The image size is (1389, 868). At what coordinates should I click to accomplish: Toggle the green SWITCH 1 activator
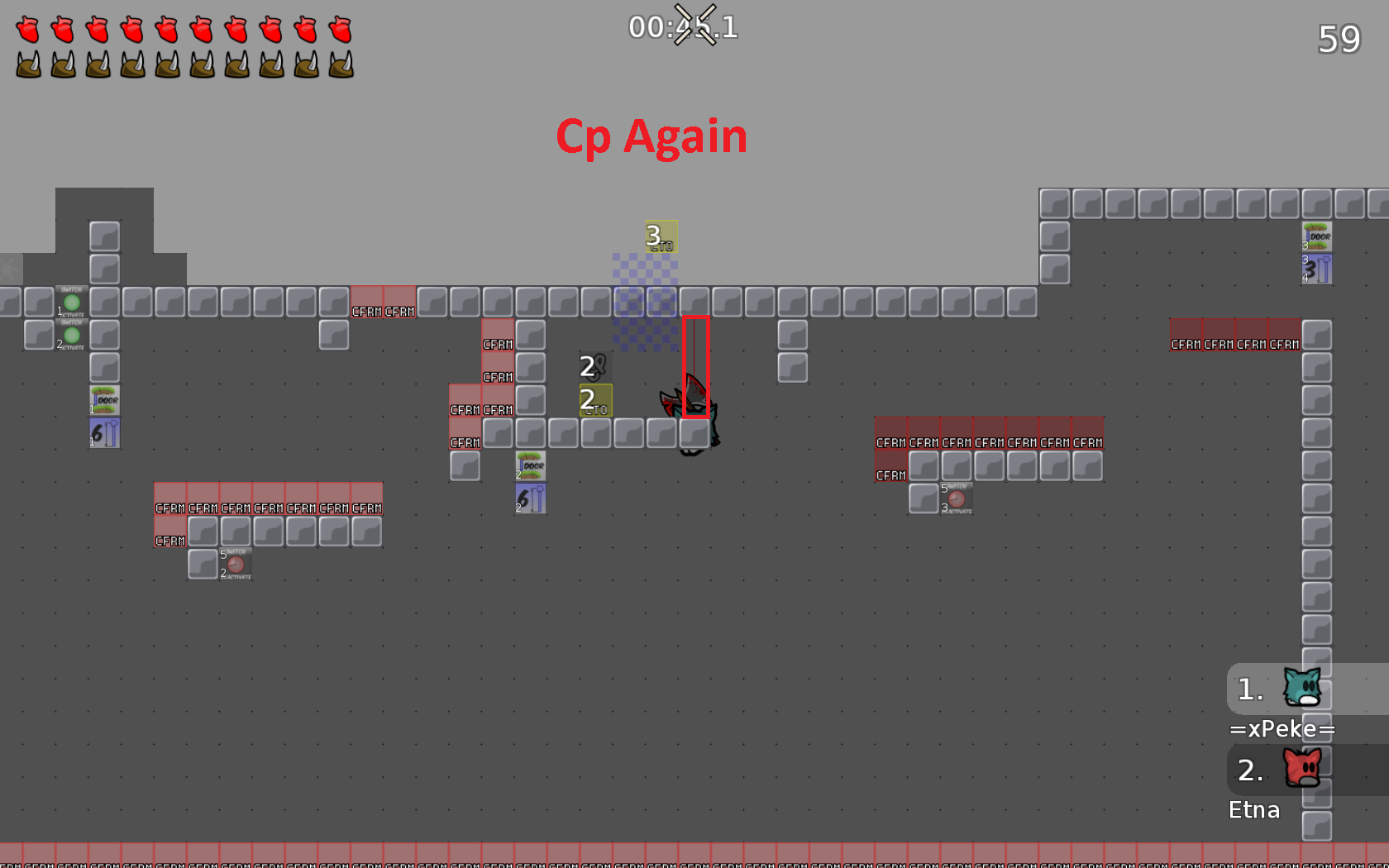pos(72,303)
